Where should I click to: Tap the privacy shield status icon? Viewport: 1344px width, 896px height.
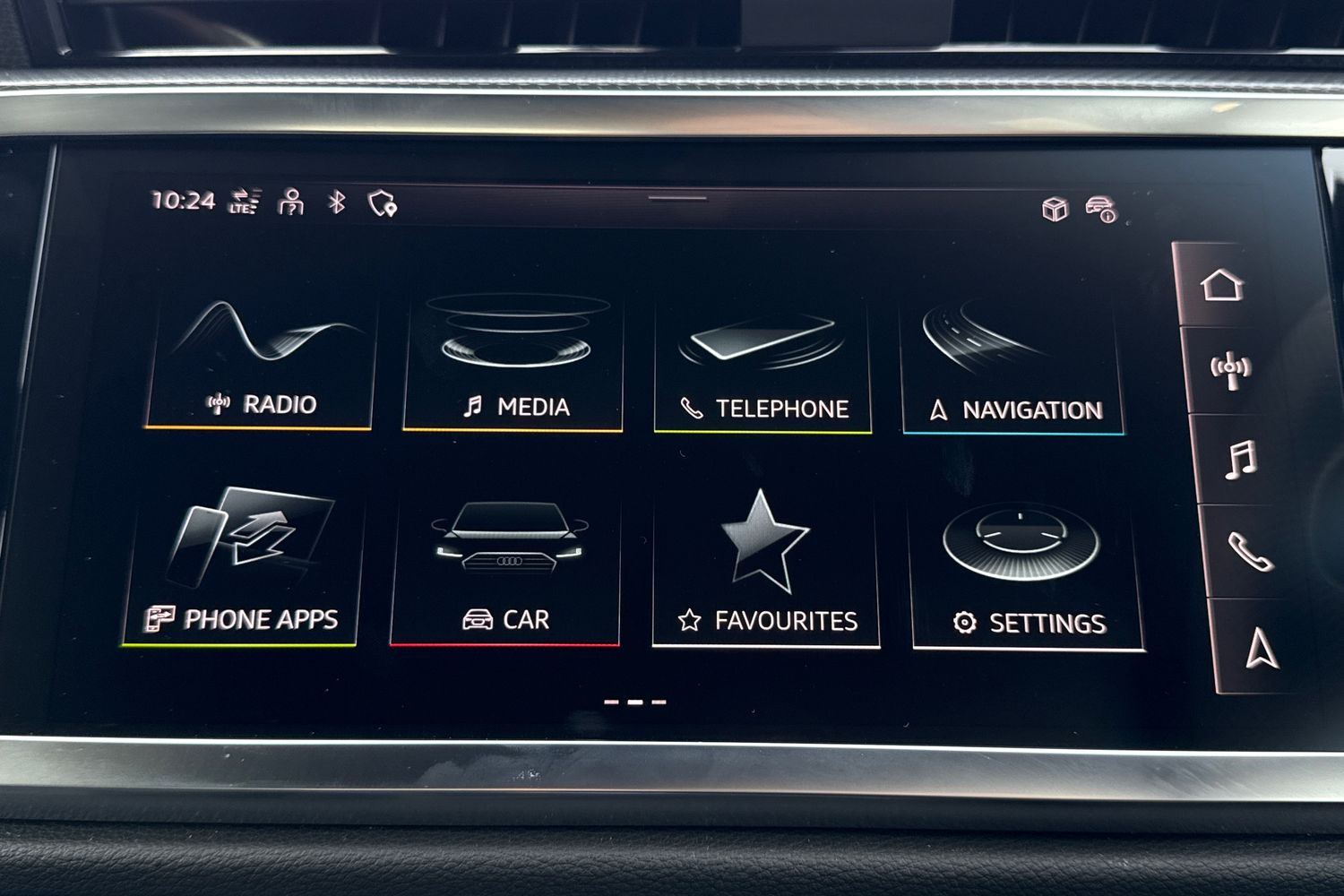(x=383, y=204)
